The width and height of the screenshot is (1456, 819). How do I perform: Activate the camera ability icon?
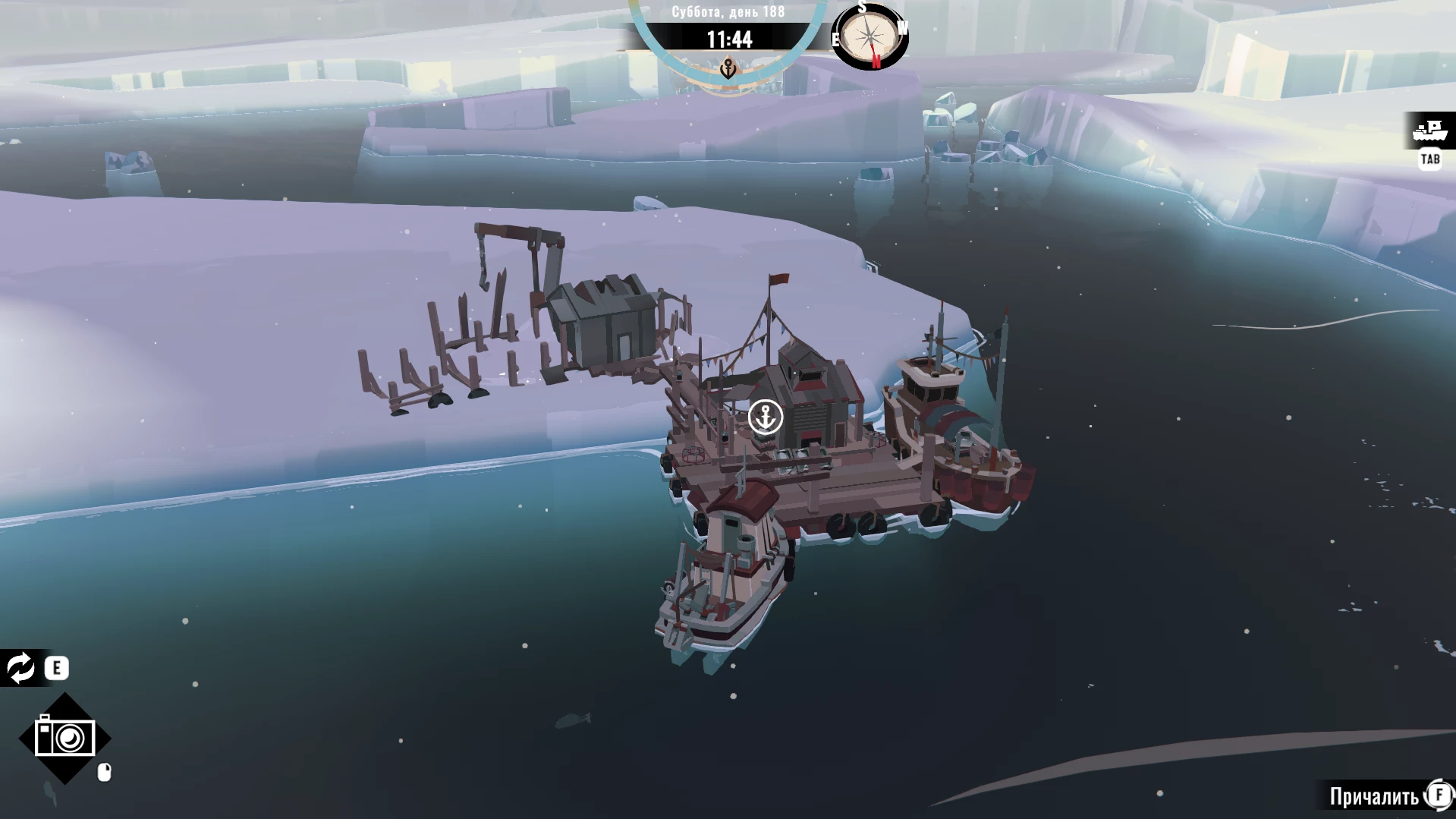[x=65, y=738]
